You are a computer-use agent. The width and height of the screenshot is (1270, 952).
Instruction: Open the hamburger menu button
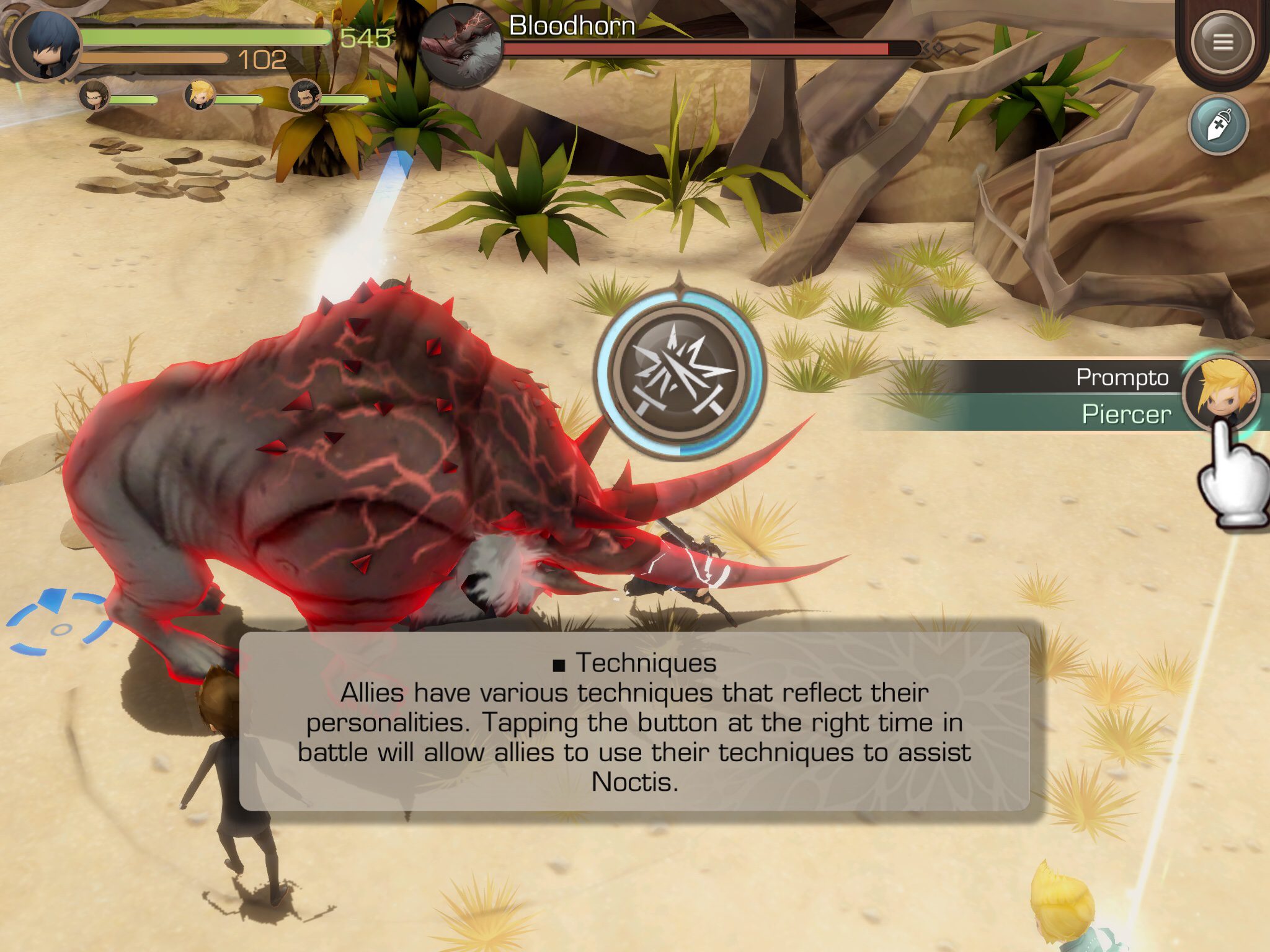click(1222, 42)
